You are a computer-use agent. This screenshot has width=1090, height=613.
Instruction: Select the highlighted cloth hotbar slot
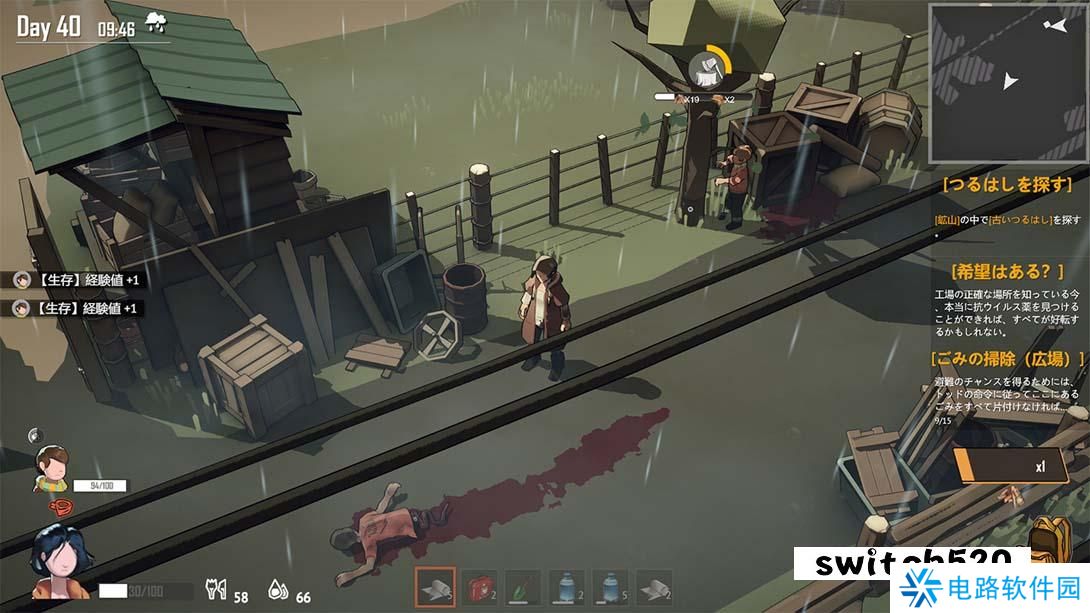click(x=435, y=588)
